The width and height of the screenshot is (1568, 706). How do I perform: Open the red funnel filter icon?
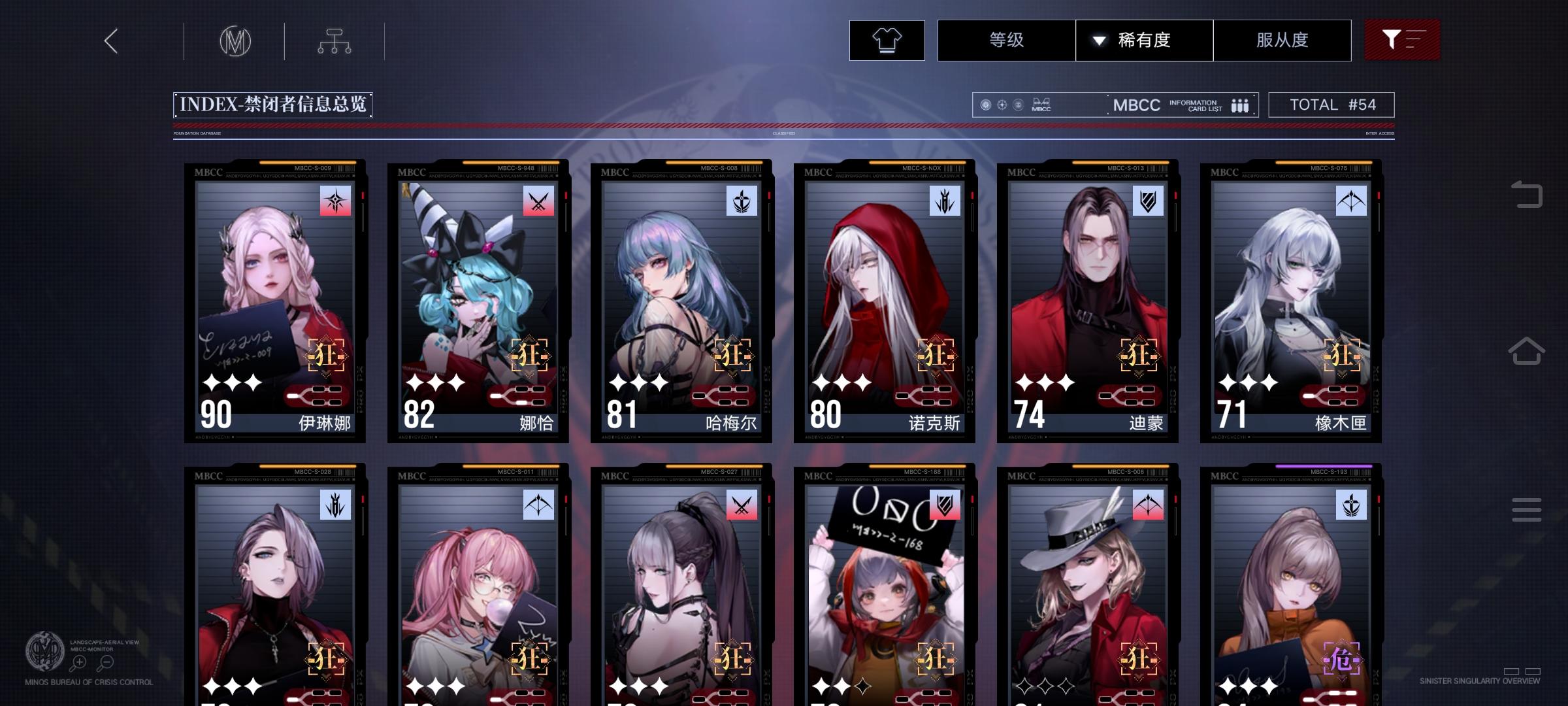[x=1402, y=40]
